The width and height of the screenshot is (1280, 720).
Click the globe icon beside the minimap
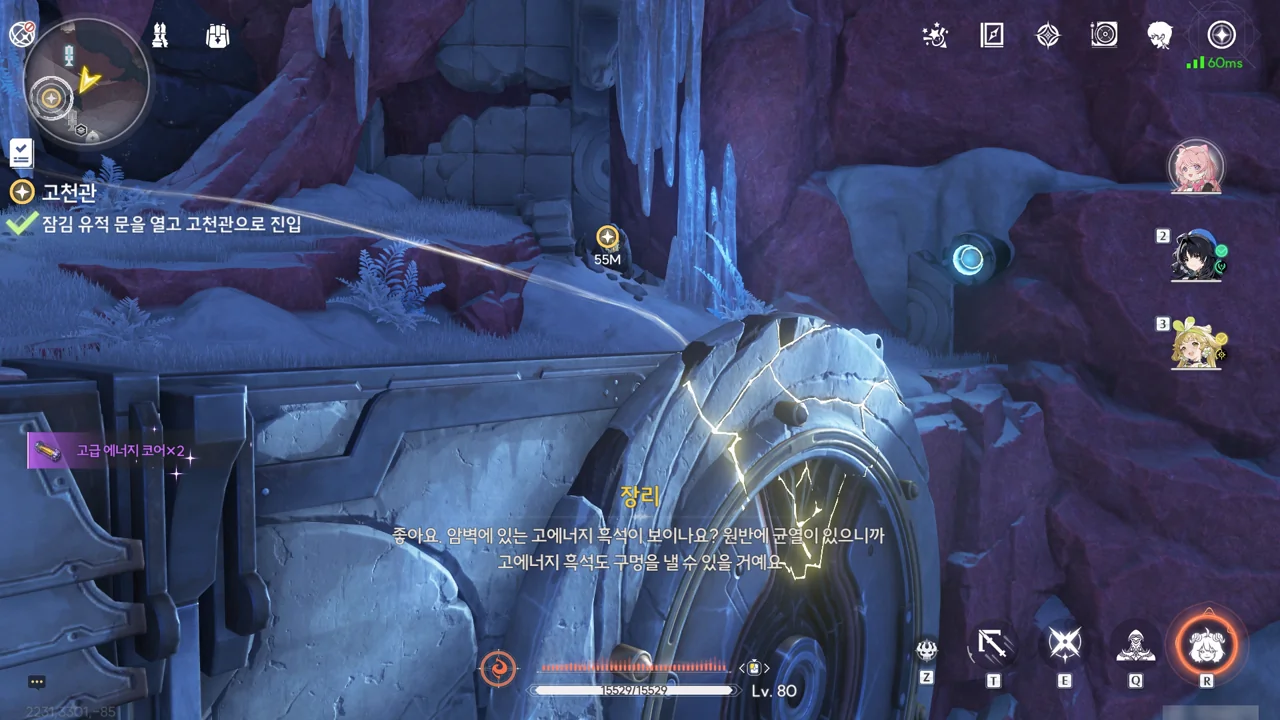point(20,35)
